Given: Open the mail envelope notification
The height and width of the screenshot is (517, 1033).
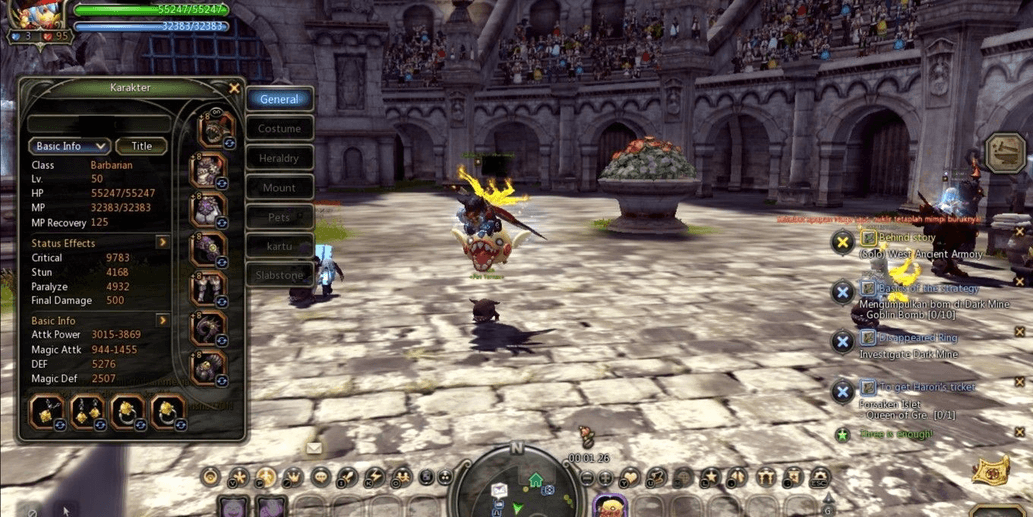Looking at the screenshot, I should tap(314, 449).
